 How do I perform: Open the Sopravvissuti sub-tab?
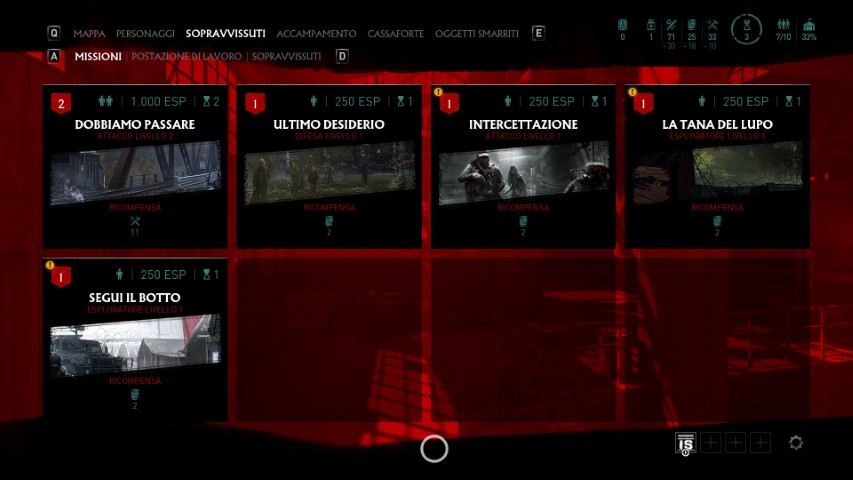287,57
